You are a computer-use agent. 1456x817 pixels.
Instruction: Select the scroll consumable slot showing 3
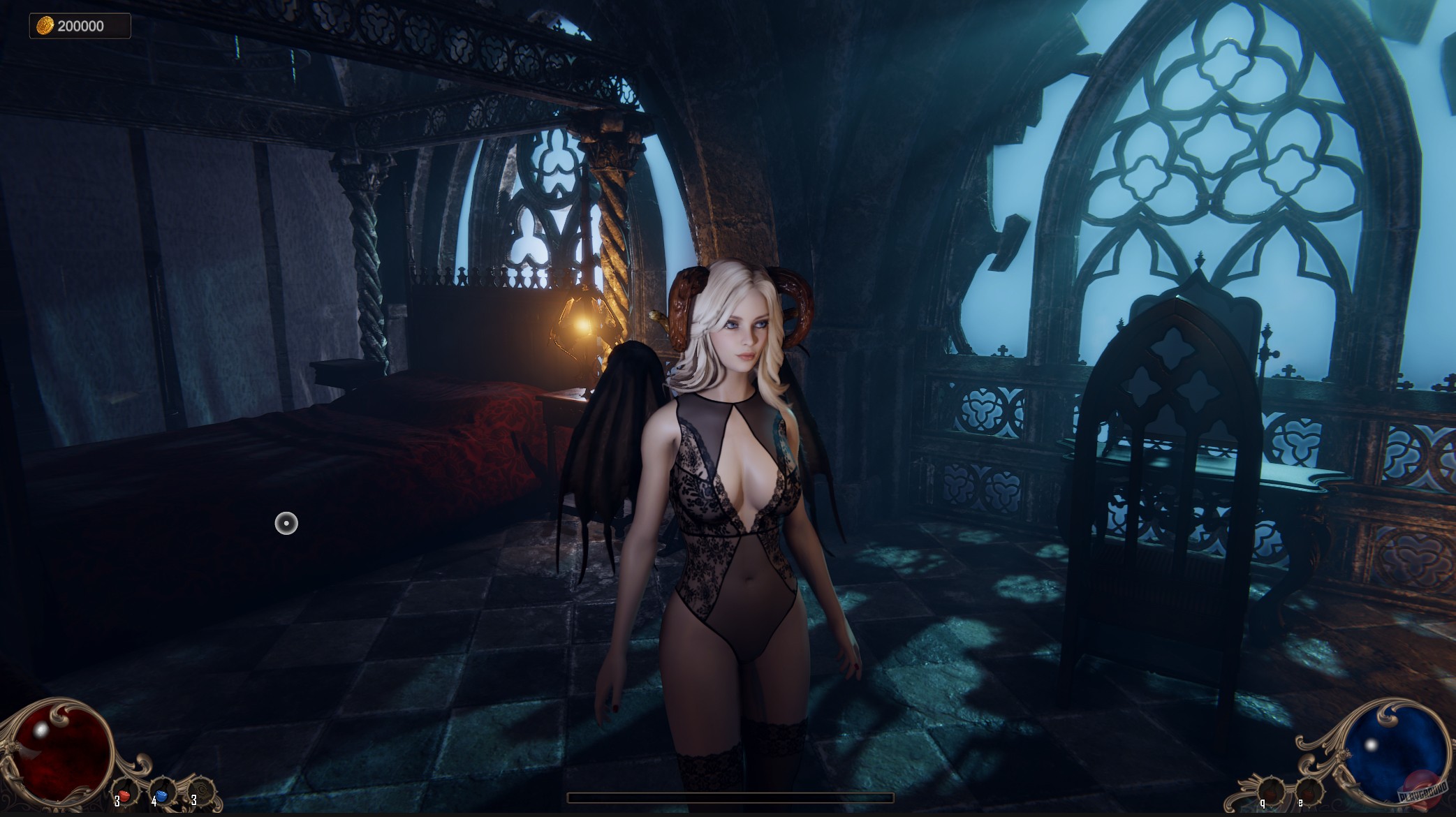tap(203, 793)
